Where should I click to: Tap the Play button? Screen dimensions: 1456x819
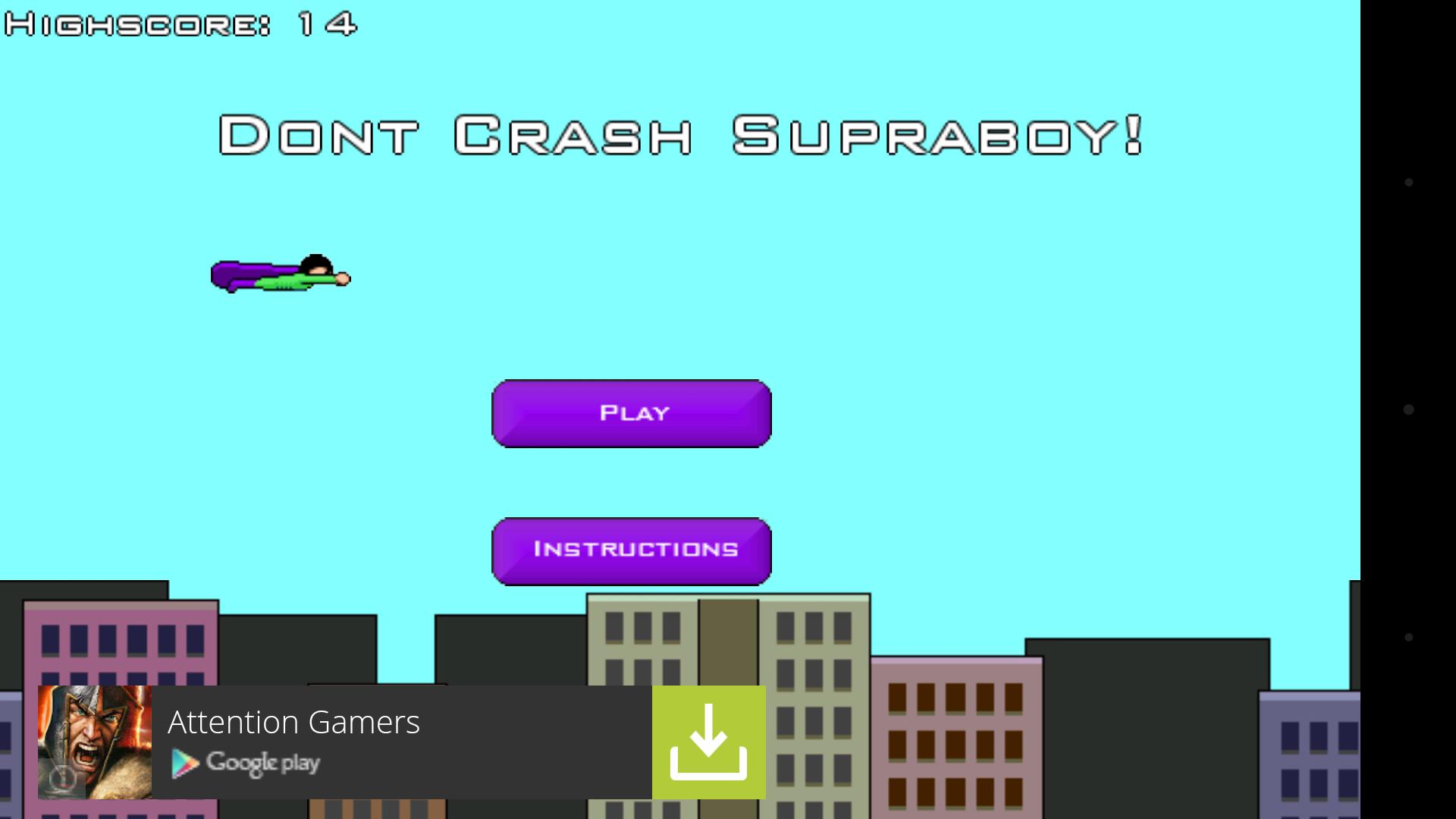(632, 413)
